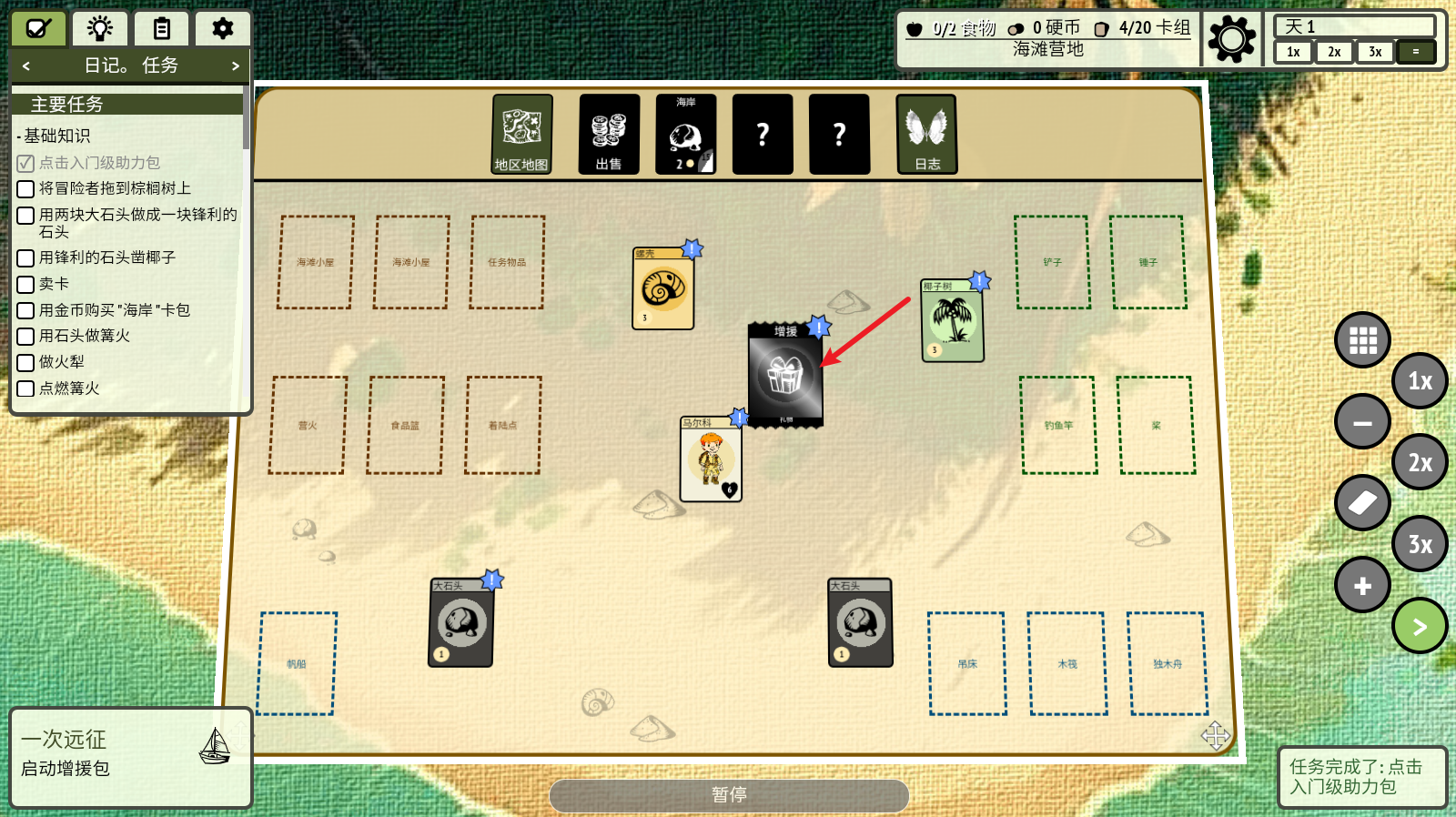Select the eraser icon on the right panel
Viewport: 1456px width, 817px height.
click(x=1362, y=503)
